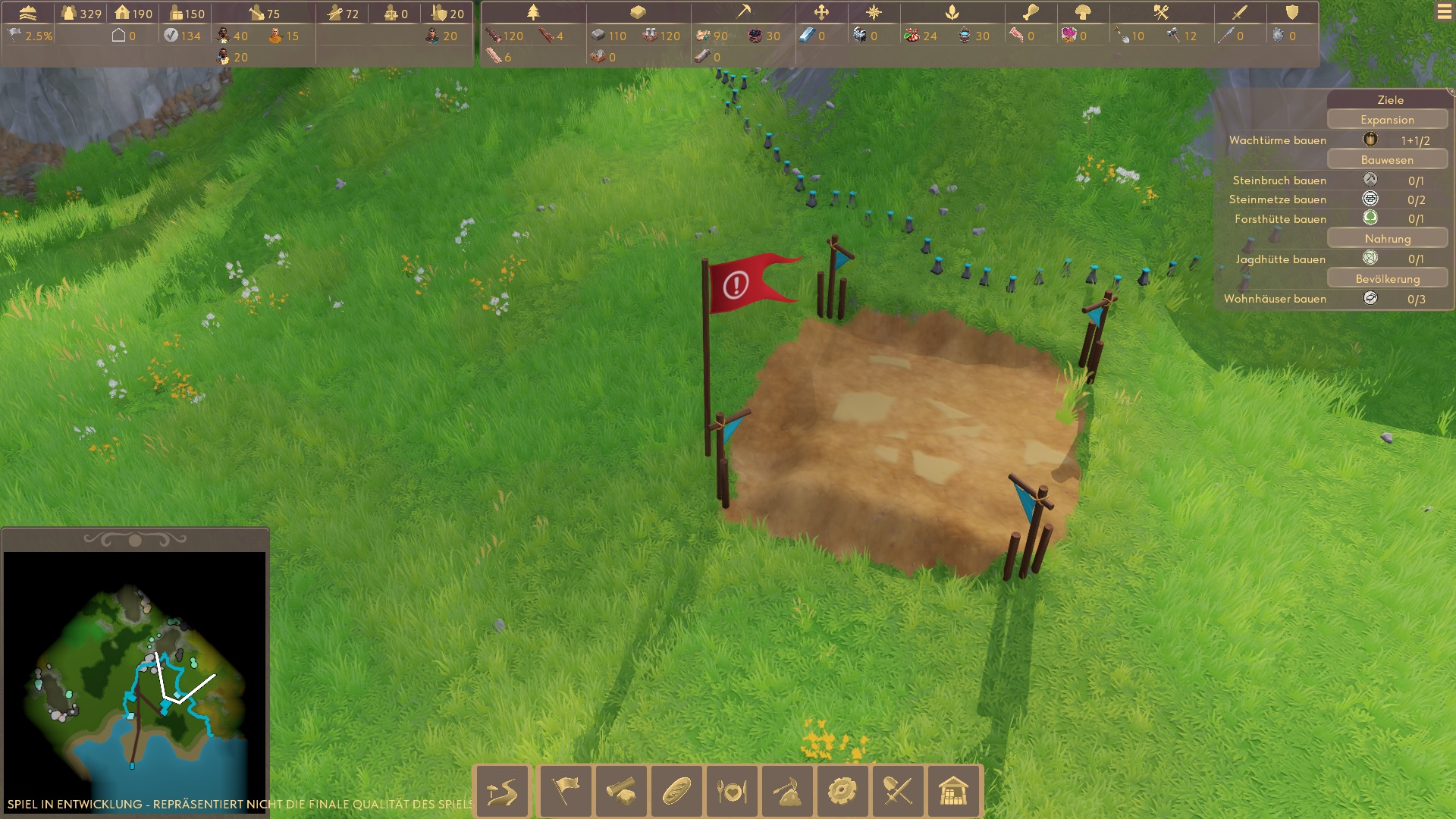
Task: Toggle the Bauwesen objectives section
Action: 1387,160
